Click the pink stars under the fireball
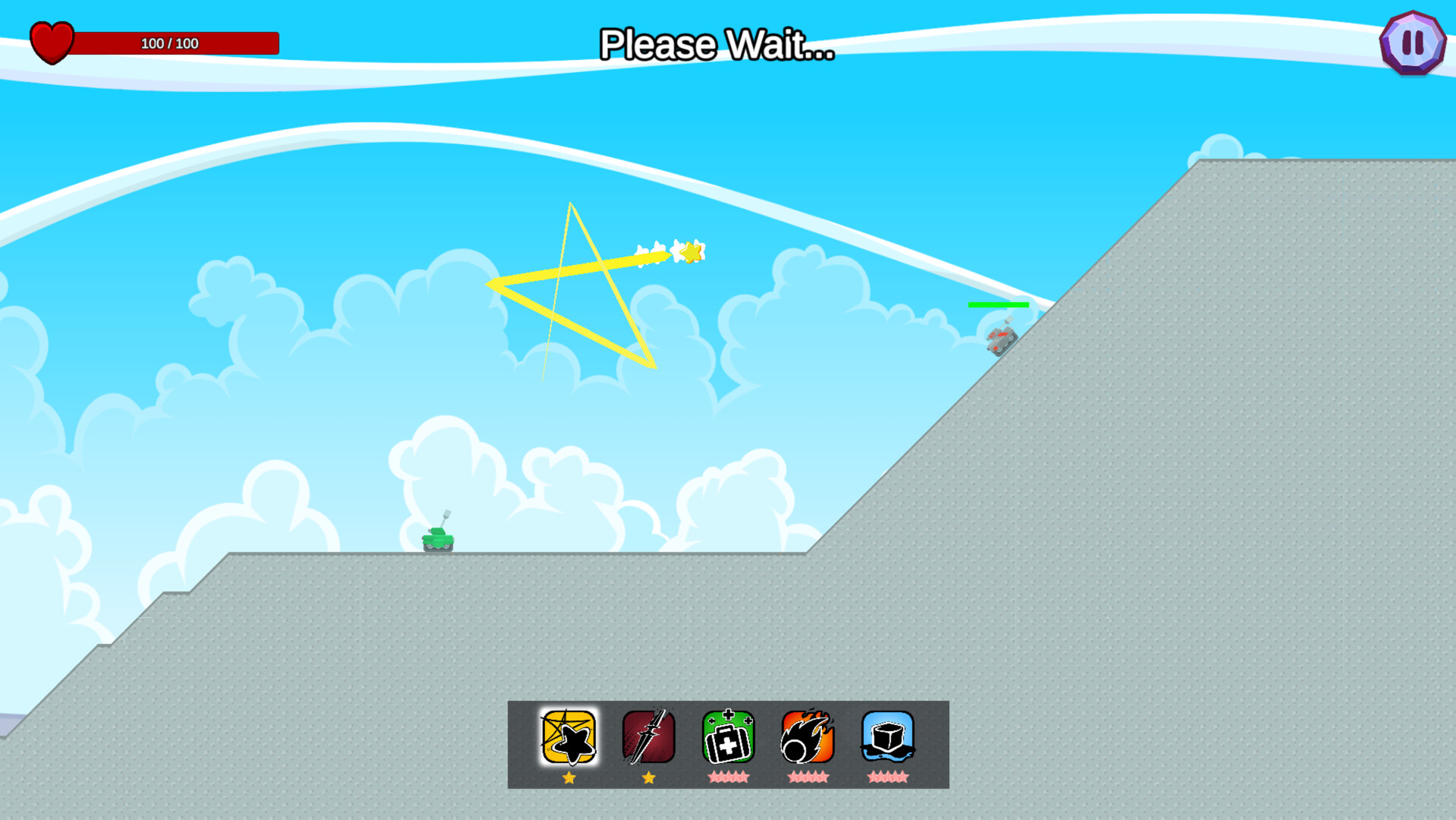This screenshot has width=1456, height=820. pos(808,777)
